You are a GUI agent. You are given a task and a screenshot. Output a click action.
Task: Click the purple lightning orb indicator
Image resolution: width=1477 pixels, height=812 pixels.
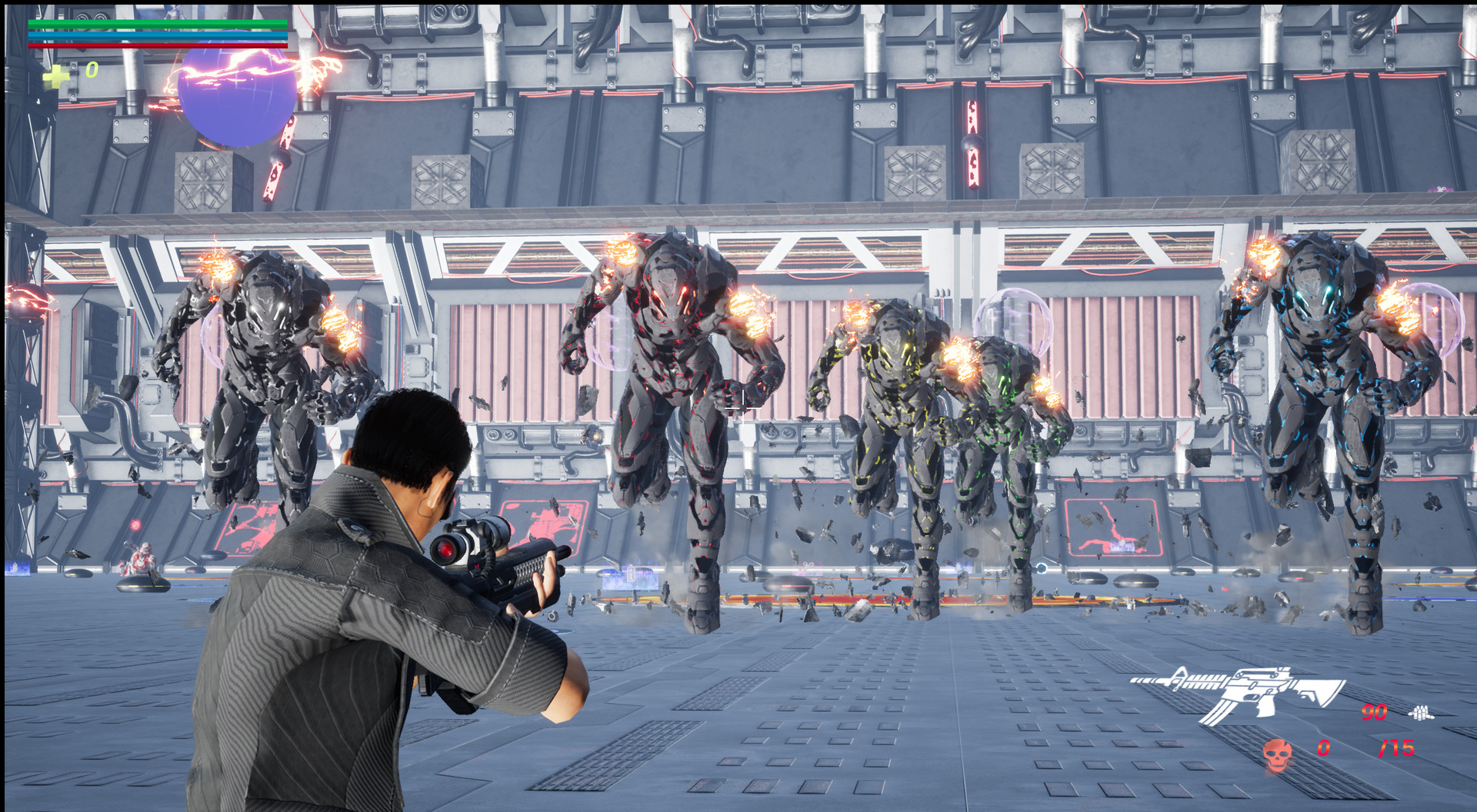pos(237,96)
